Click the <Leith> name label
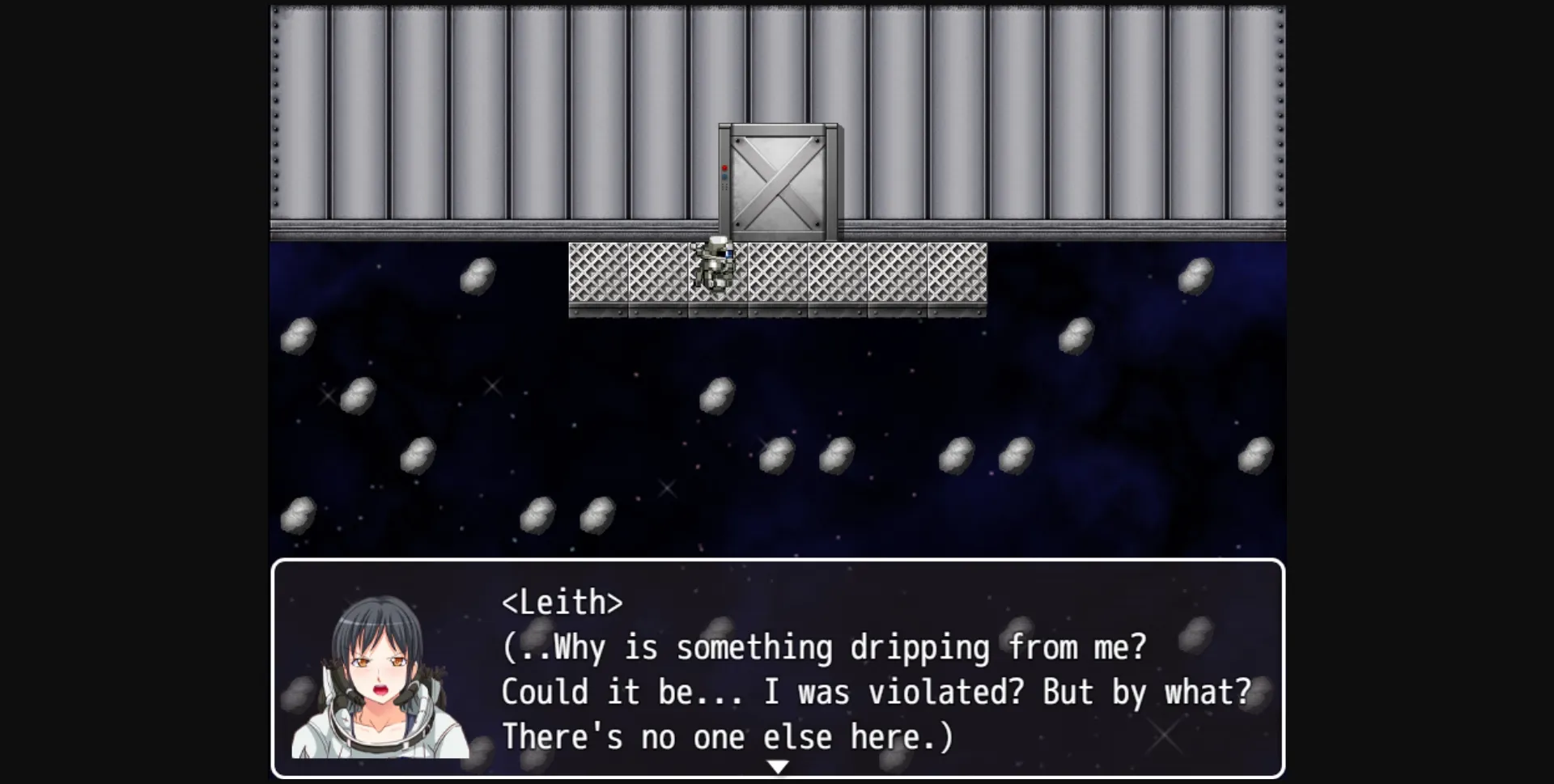 tap(562, 601)
